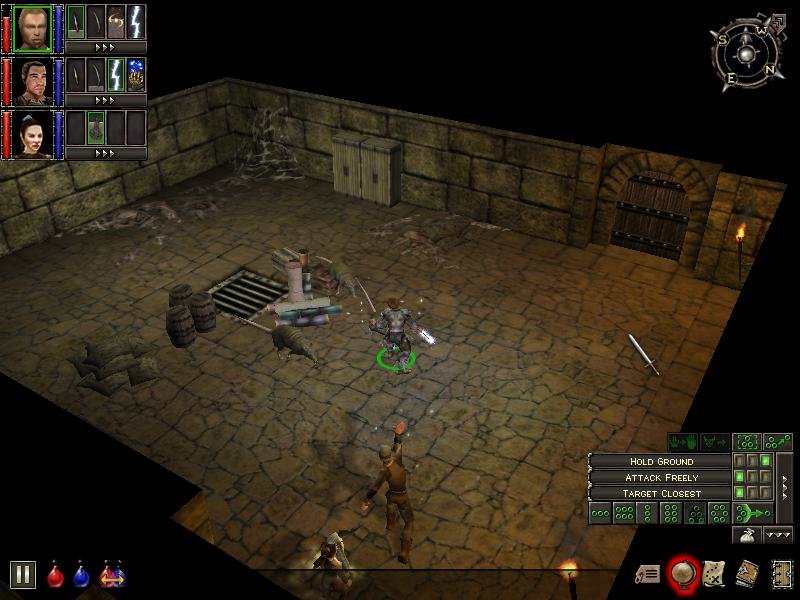This screenshot has height=600, width=800.
Task: Select the blond bearded party member portrait
Action: click(x=32, y=27)
